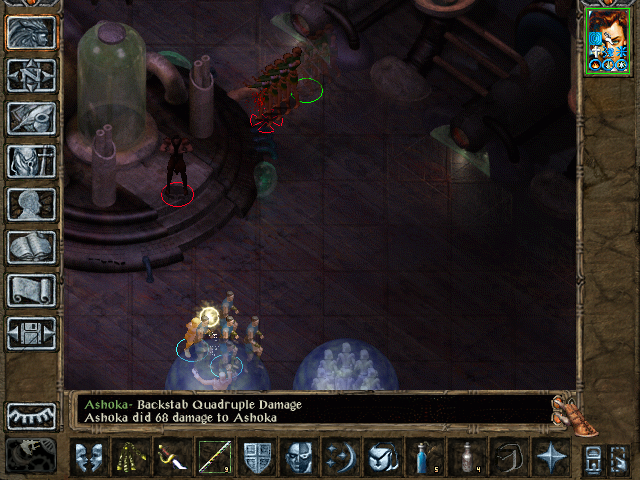Open the mage spellbook
Image resolution: width=640 pixels, height=480 pixels.
click(x=32, y=247)
